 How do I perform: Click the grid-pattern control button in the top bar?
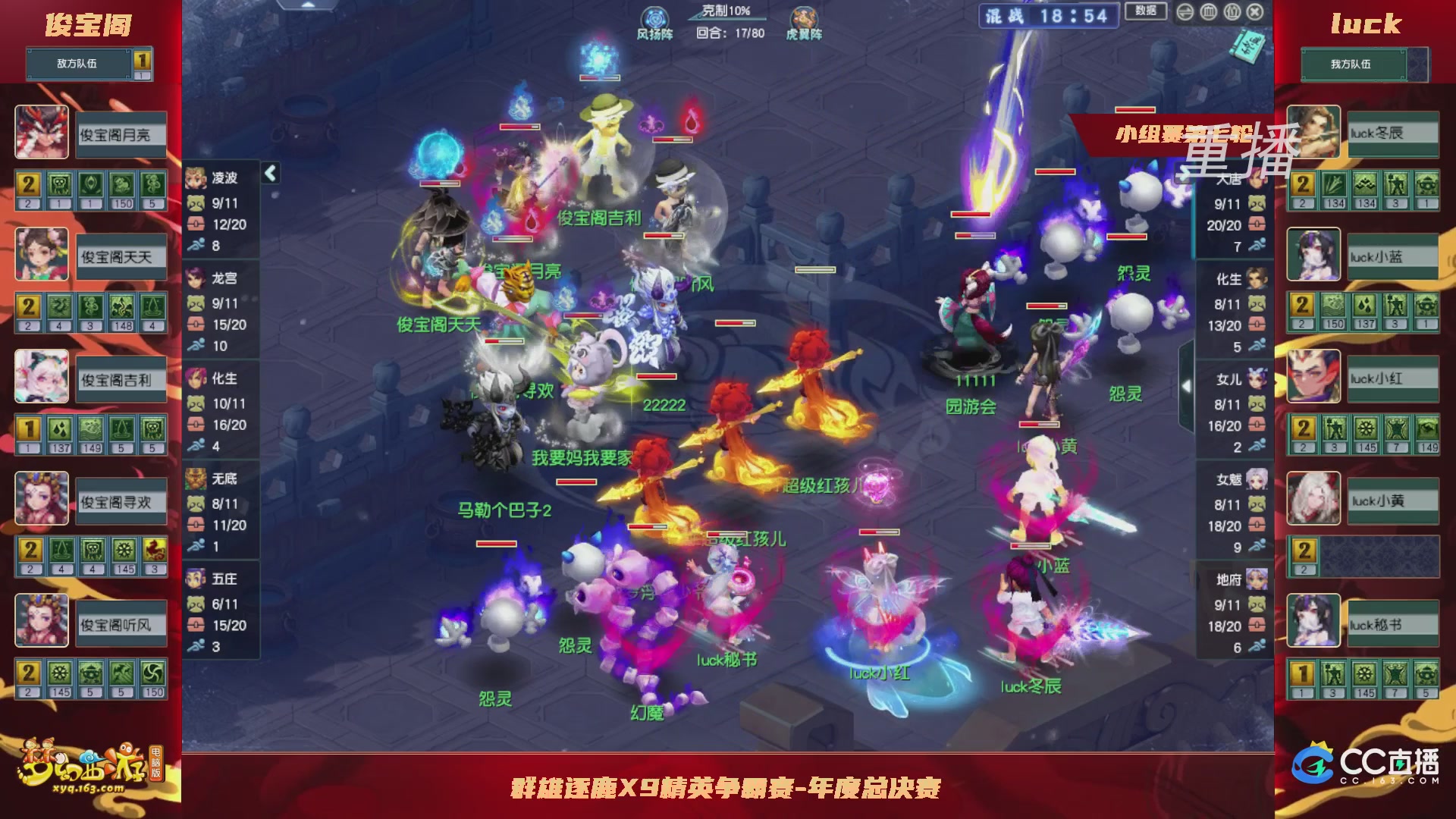pos(1209,12)
